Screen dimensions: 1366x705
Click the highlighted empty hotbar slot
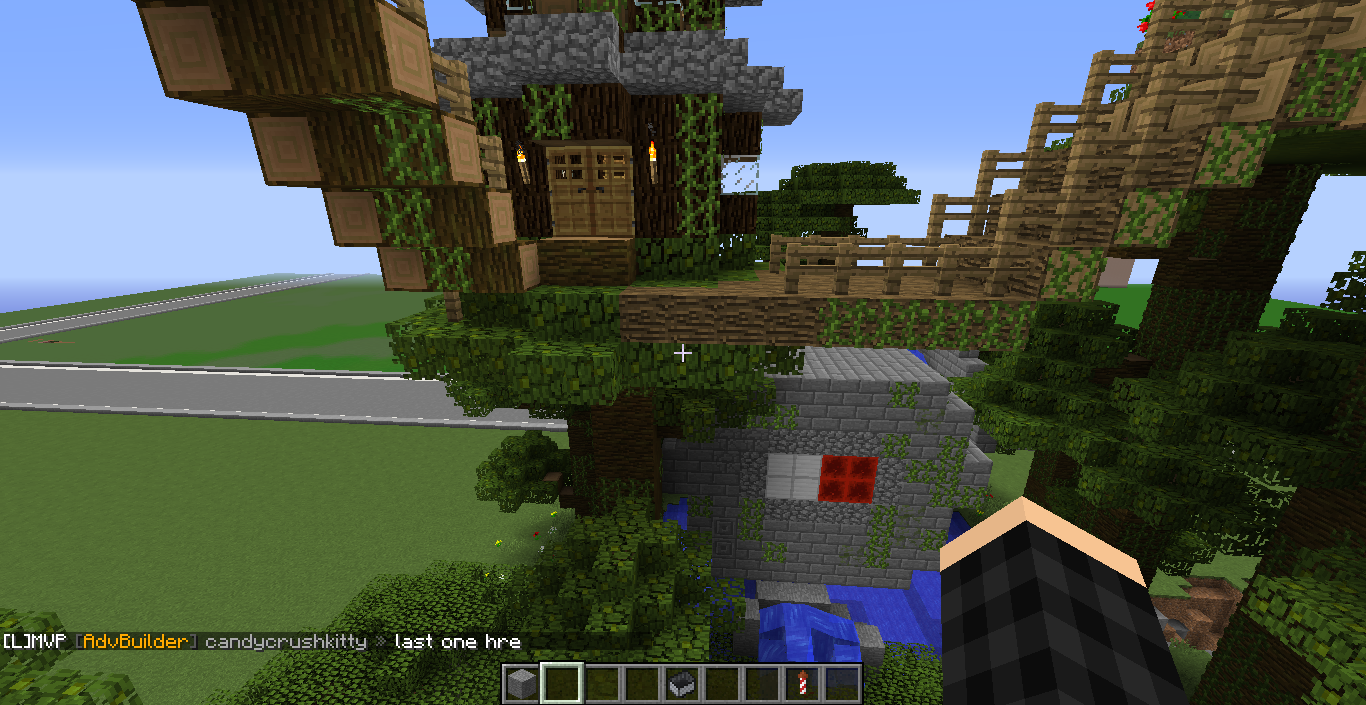[x=561, y=684]
